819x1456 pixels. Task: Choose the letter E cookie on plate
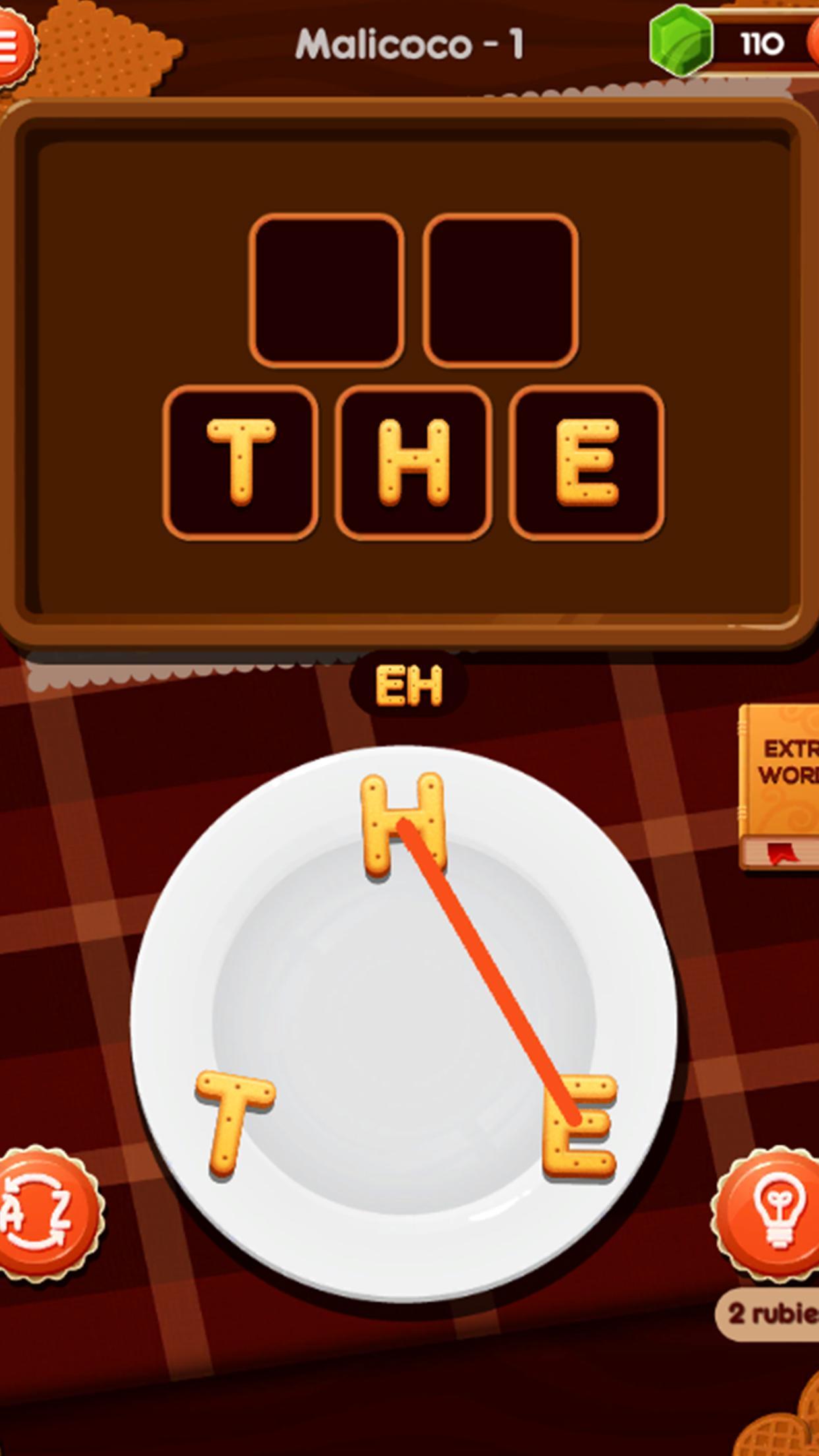580,1125
